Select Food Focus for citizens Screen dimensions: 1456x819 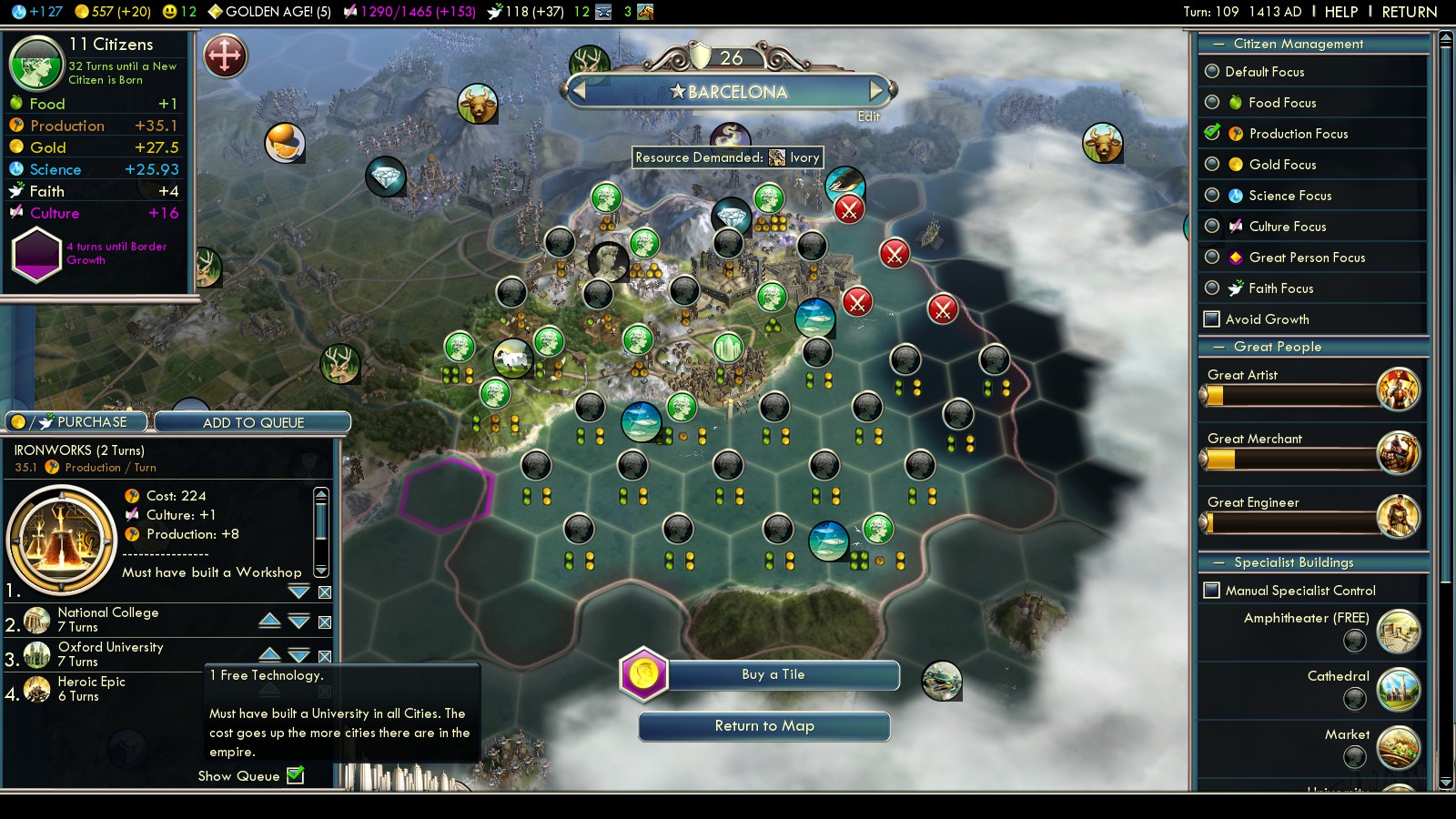(x=1212, y=103)
